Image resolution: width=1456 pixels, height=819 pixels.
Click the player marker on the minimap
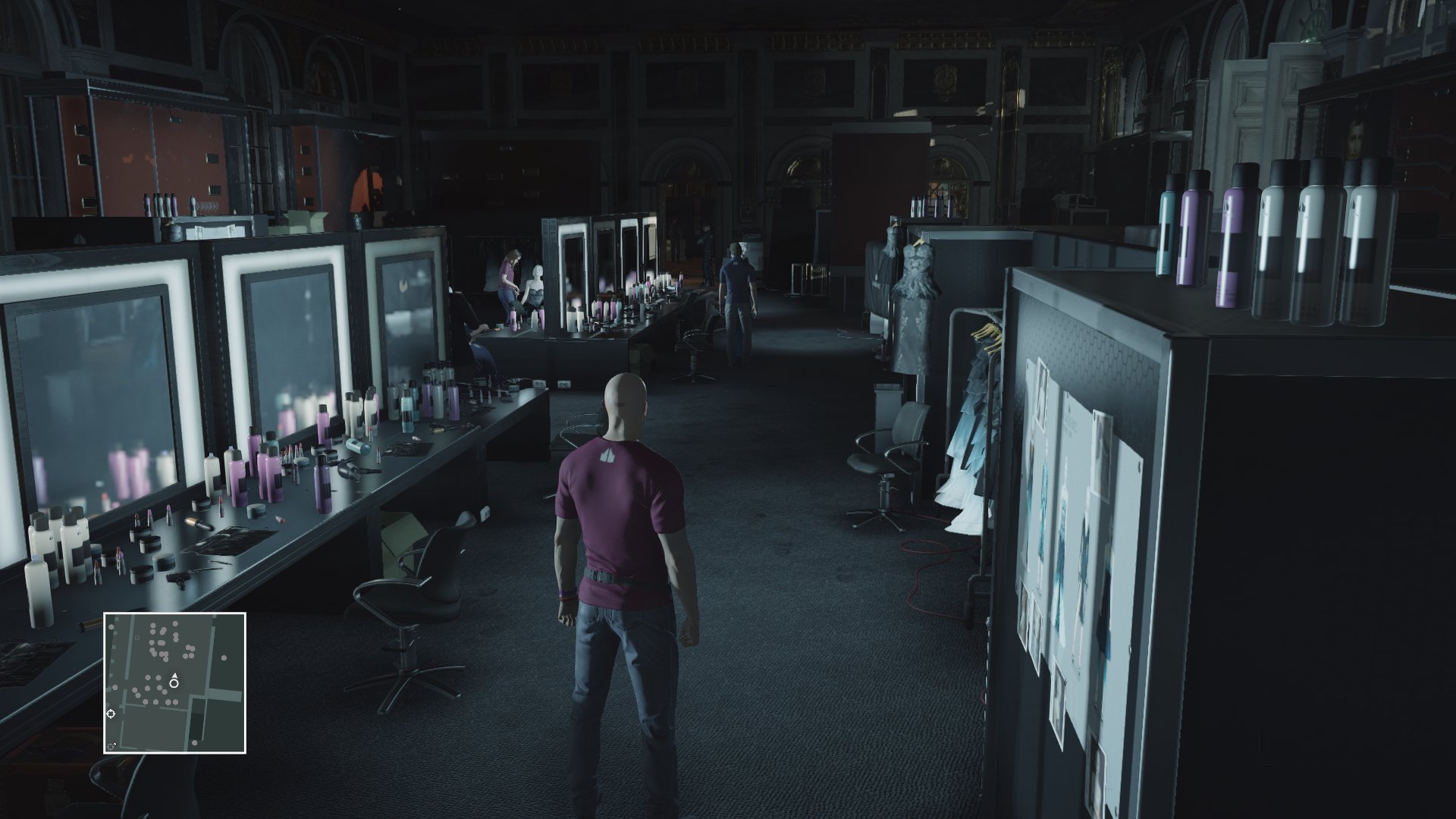174,683
